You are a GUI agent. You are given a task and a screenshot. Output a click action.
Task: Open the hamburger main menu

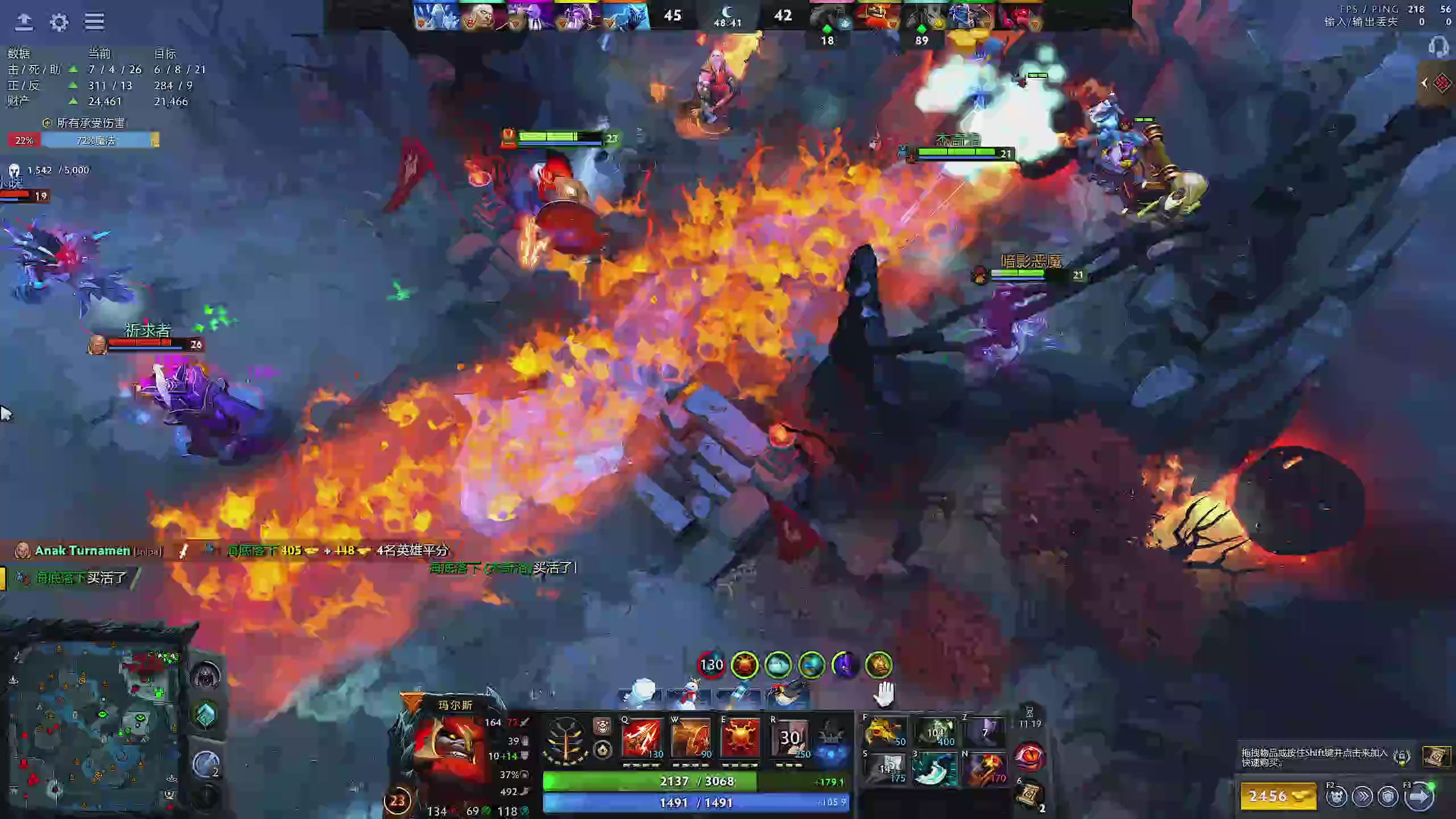coord(94,22)
